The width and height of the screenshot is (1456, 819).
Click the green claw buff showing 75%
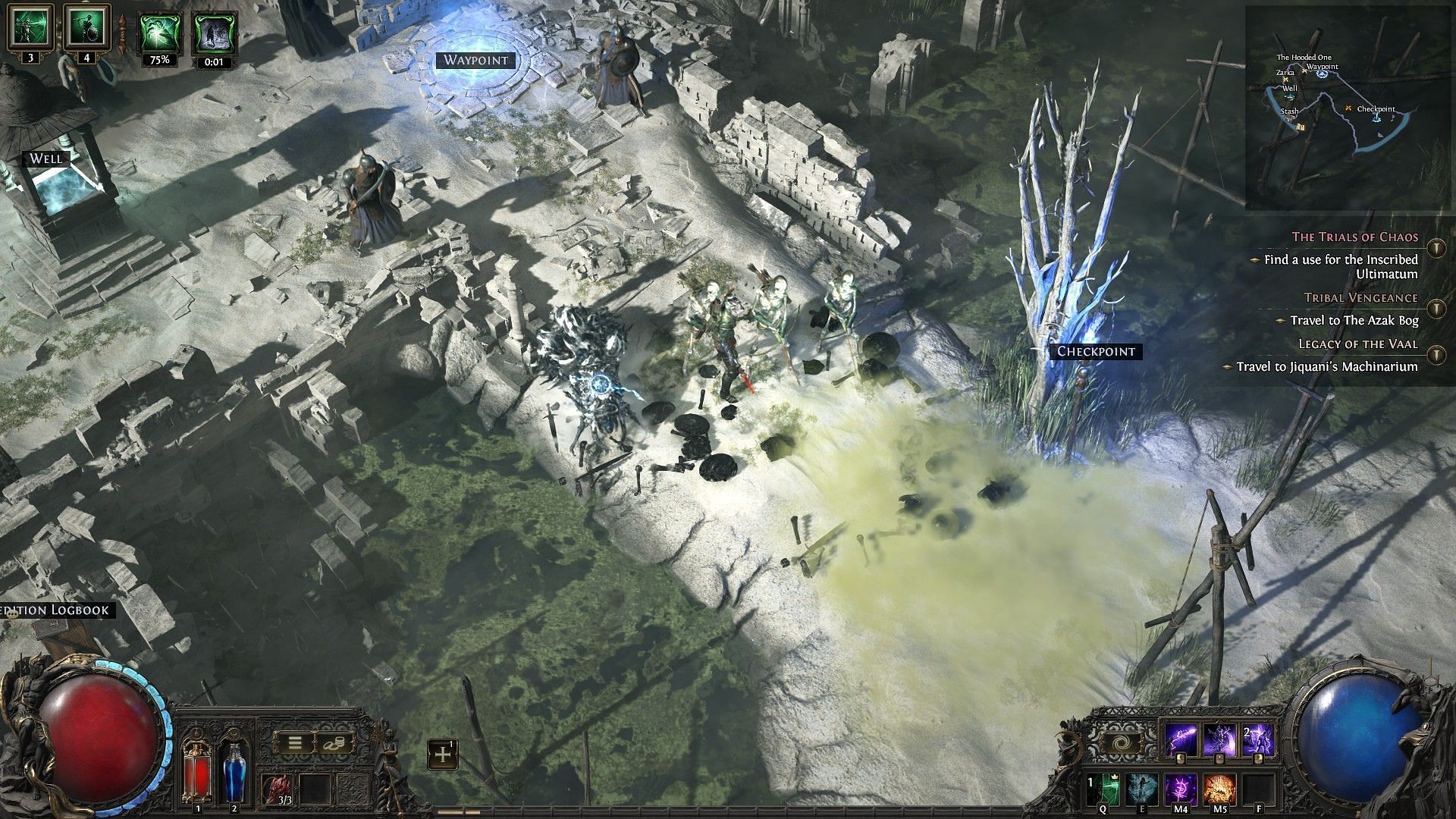click(x=158, y=34)
